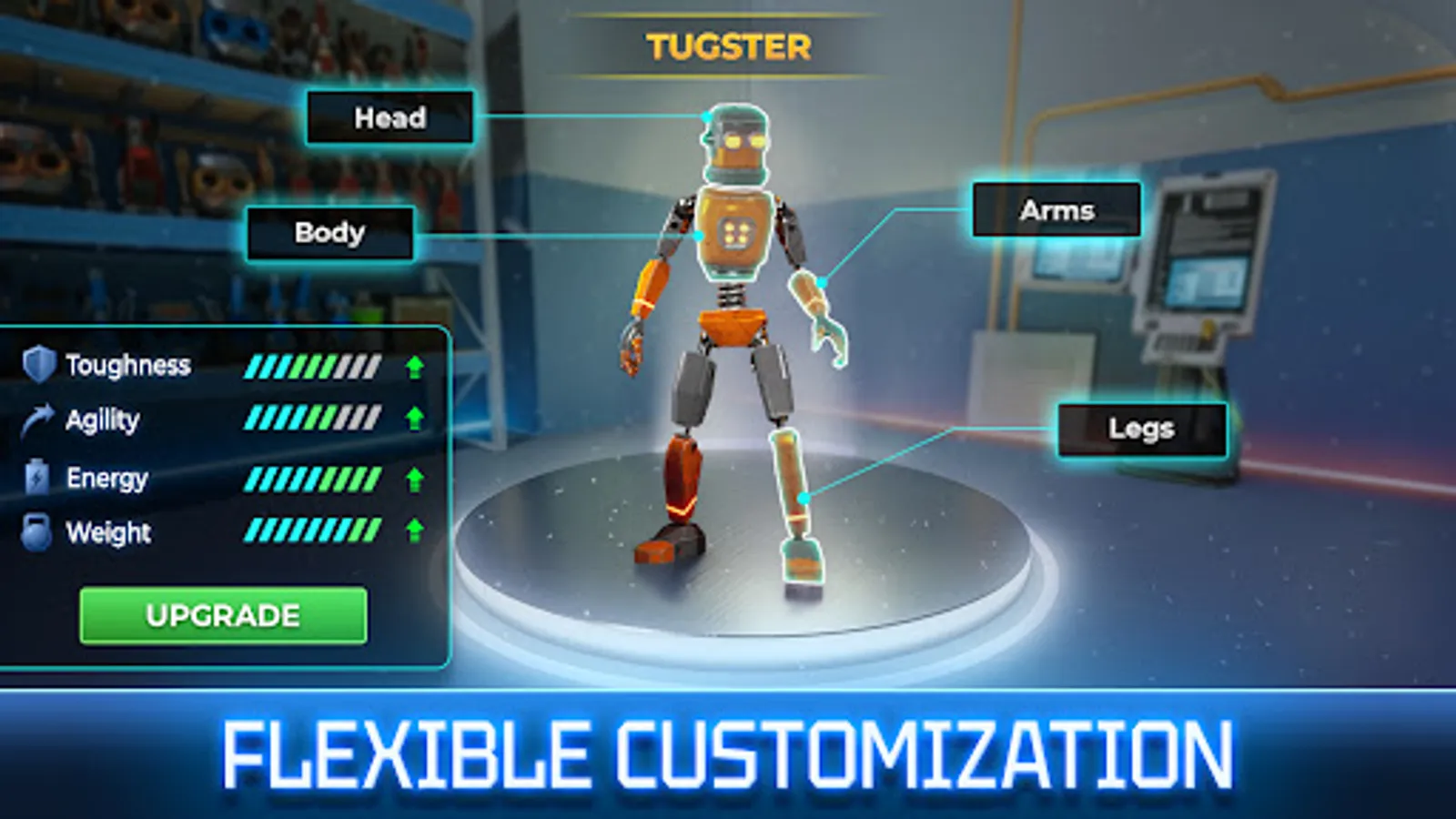Select the Legs label to customize the legs
Viewport: 1456px width, 819px height.
(1142, 428)
